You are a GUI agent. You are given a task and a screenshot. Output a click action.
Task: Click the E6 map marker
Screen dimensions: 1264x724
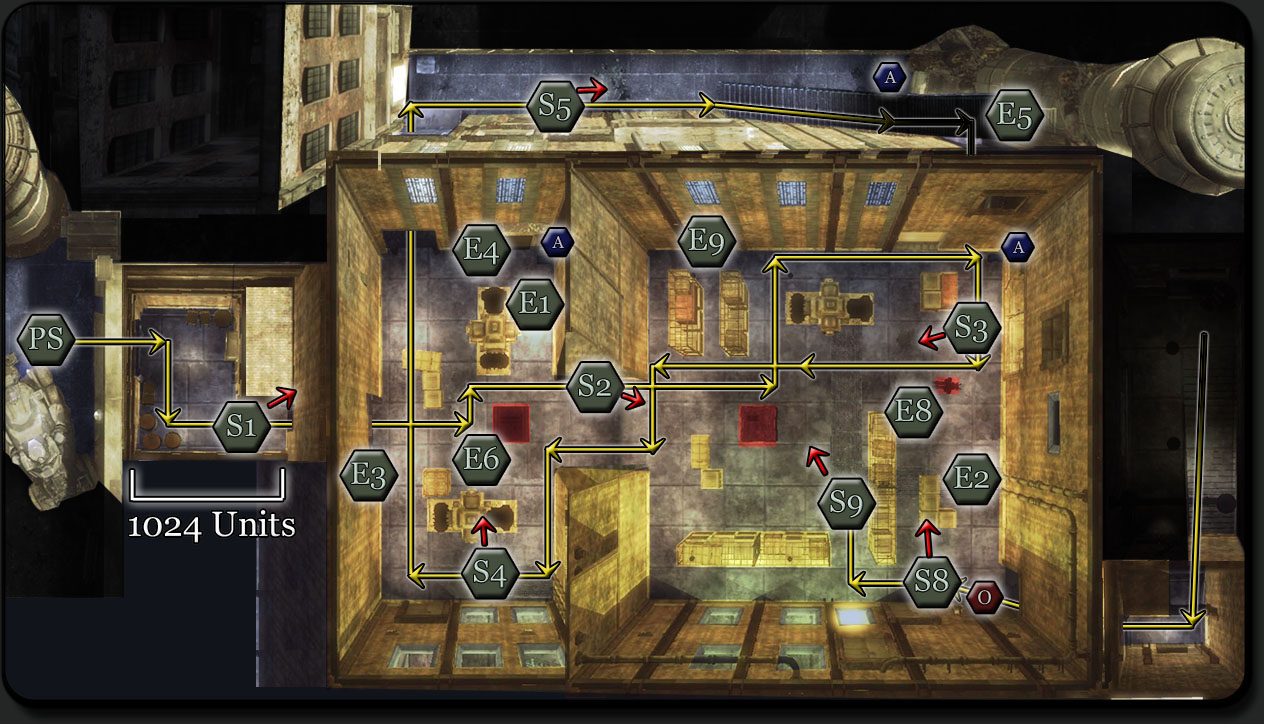[482, 459]
